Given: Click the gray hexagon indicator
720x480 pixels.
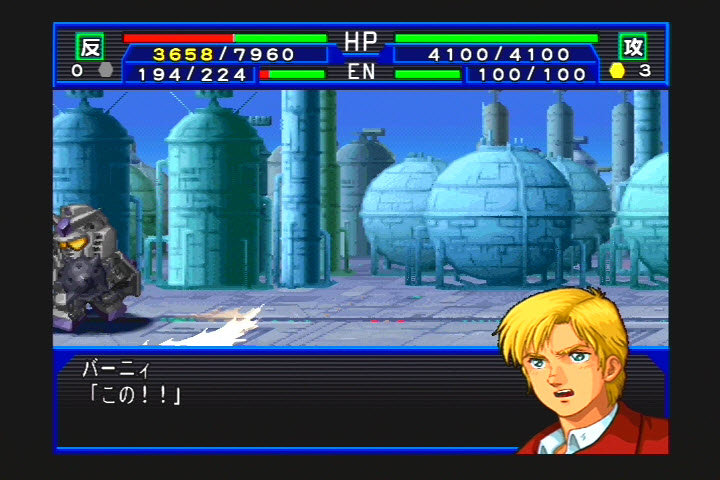Looking at the screenshot, I should pyautogui.click(x=105, y=71).
